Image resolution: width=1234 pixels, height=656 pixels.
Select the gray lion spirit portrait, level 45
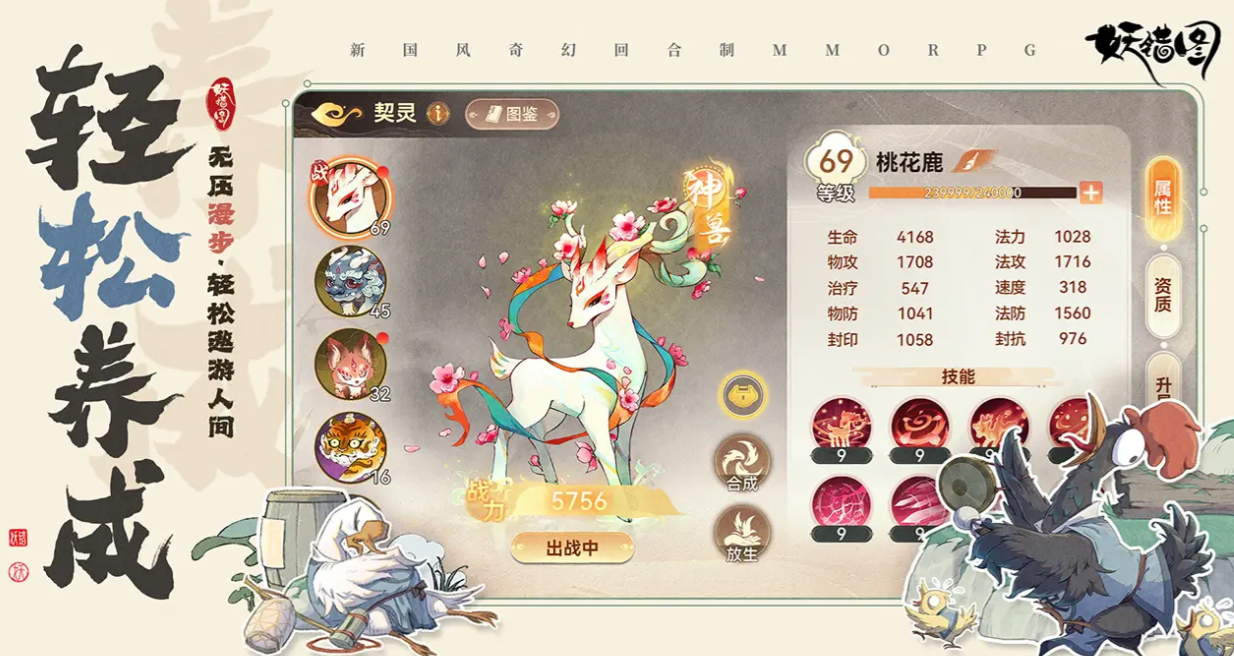pos(350,281)
